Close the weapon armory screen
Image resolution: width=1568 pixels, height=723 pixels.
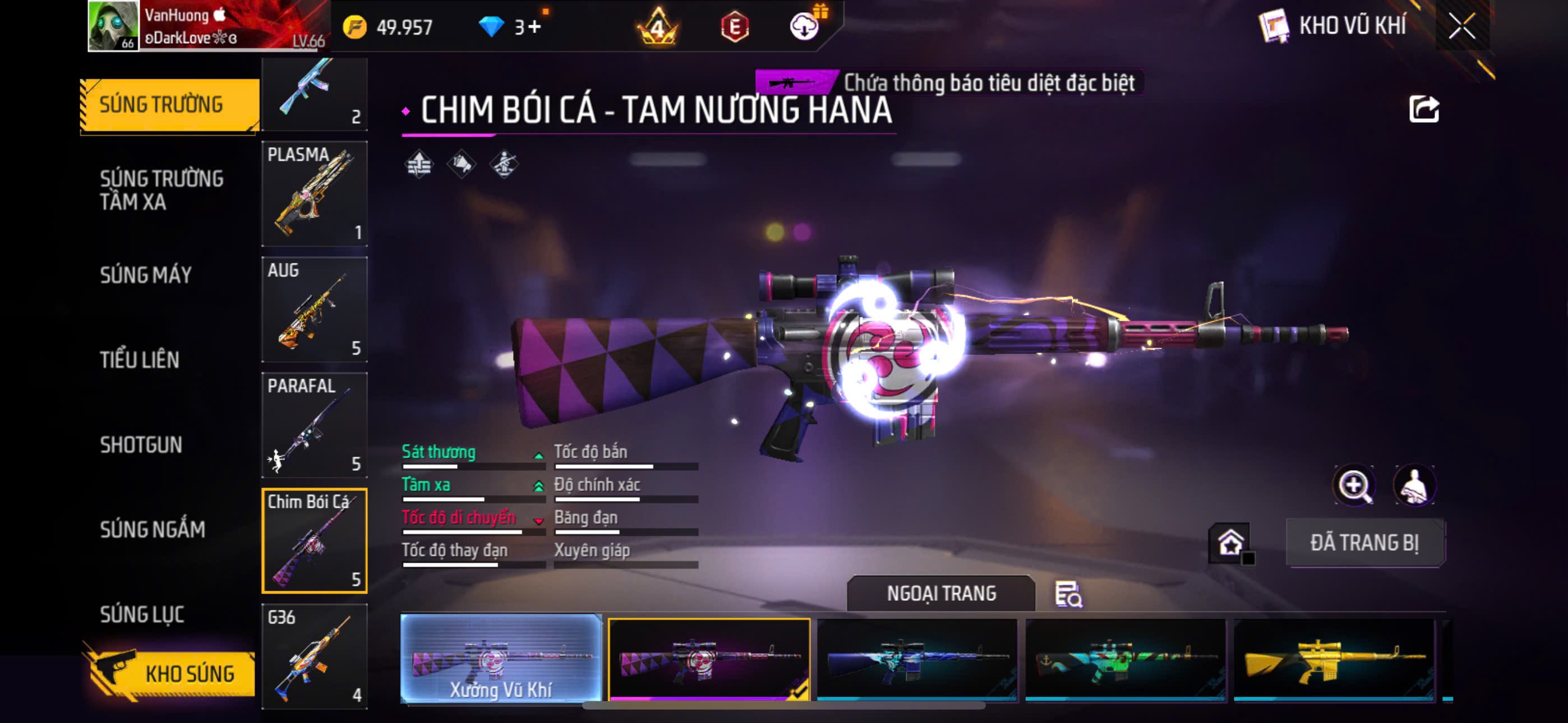click(1461, 26)
